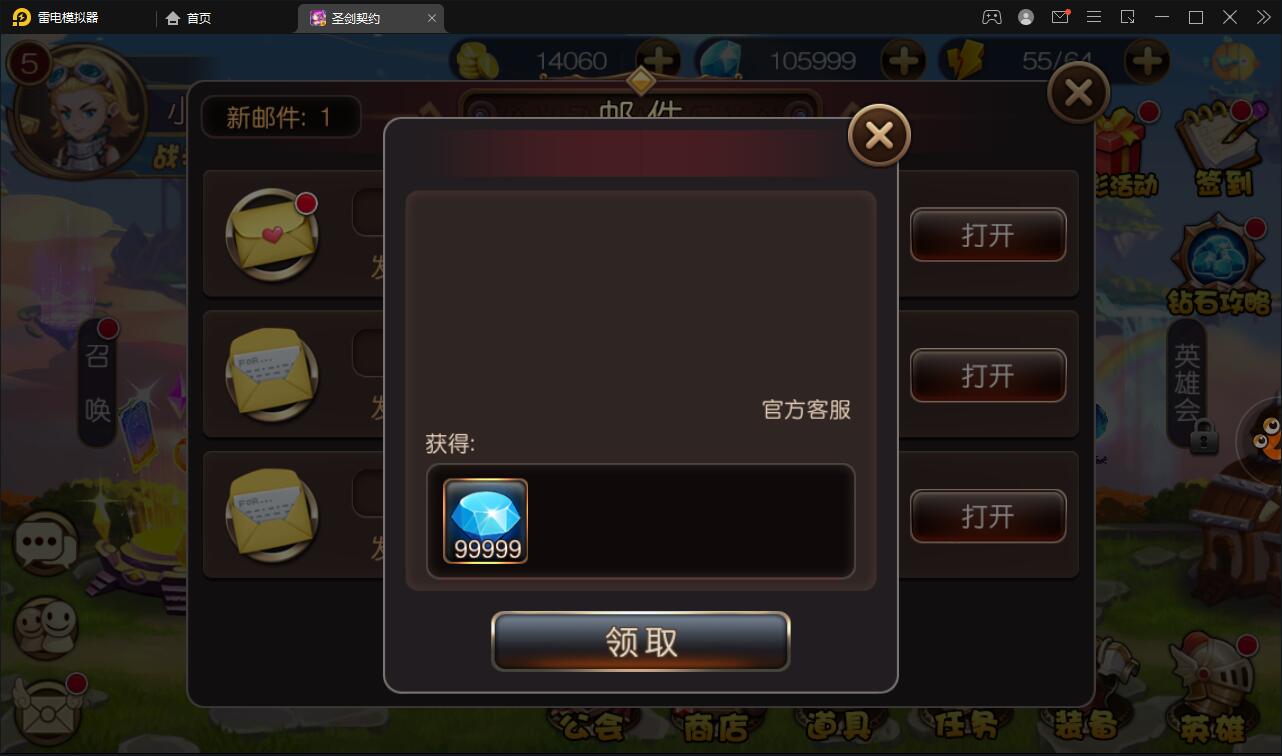Click plus to buy more diamonds
Screen dimensions: 1282x756
click(x=903, y=60)
